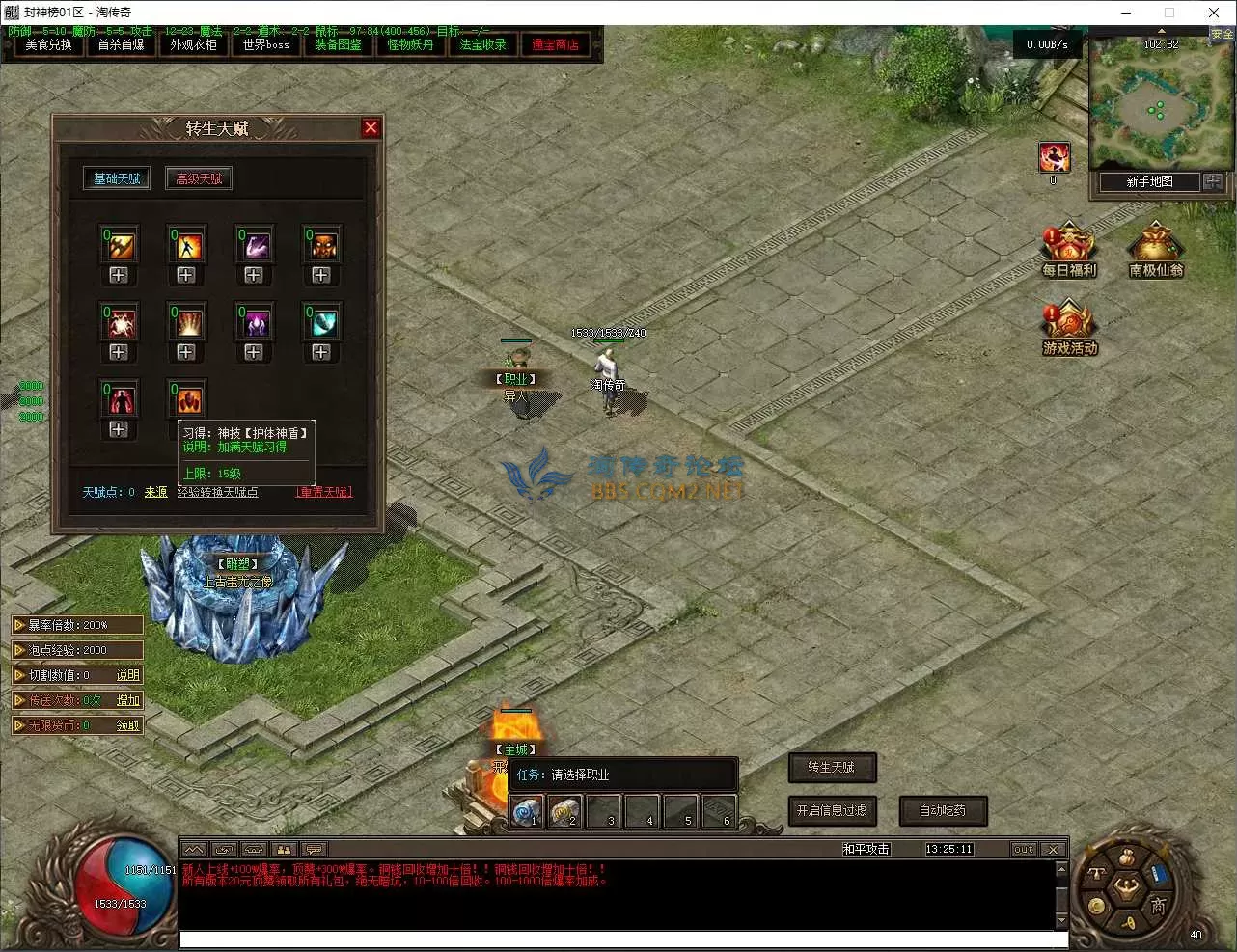This screenshot has height=952, width=1237.
Task: Toggle the 自动吃药 auto-potion button
Action: 943,811
